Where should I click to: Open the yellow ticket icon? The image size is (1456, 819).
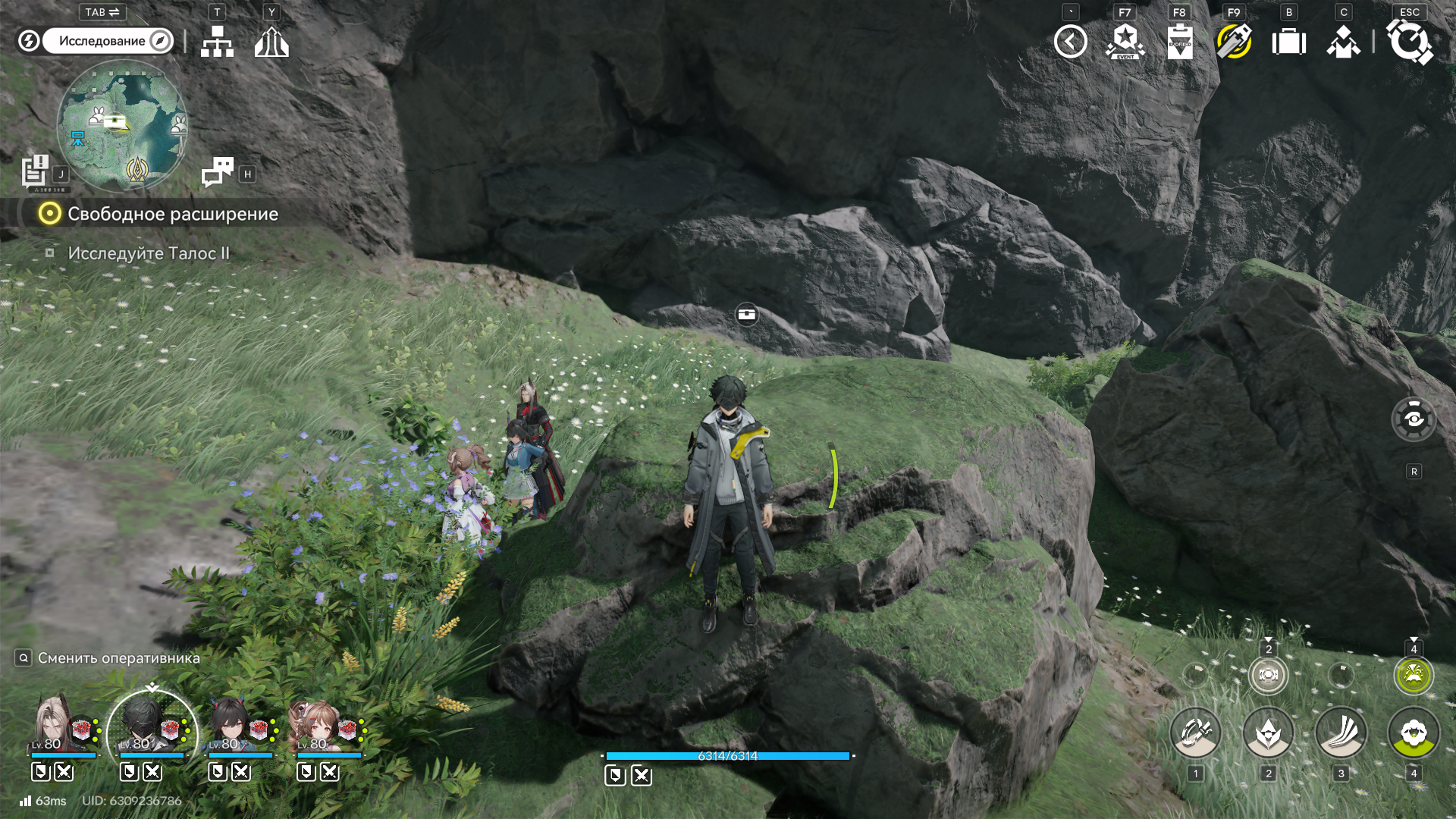point(1234,42)
